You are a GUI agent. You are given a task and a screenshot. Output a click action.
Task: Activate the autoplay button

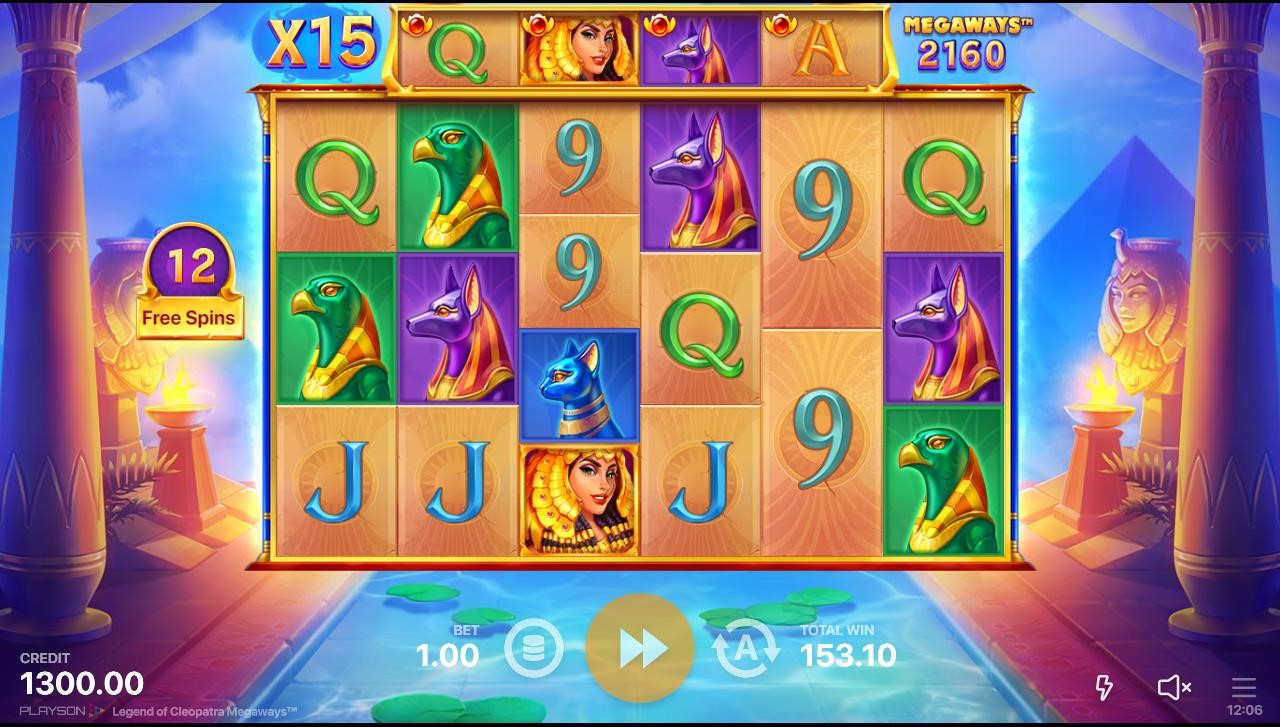[745, 649]
